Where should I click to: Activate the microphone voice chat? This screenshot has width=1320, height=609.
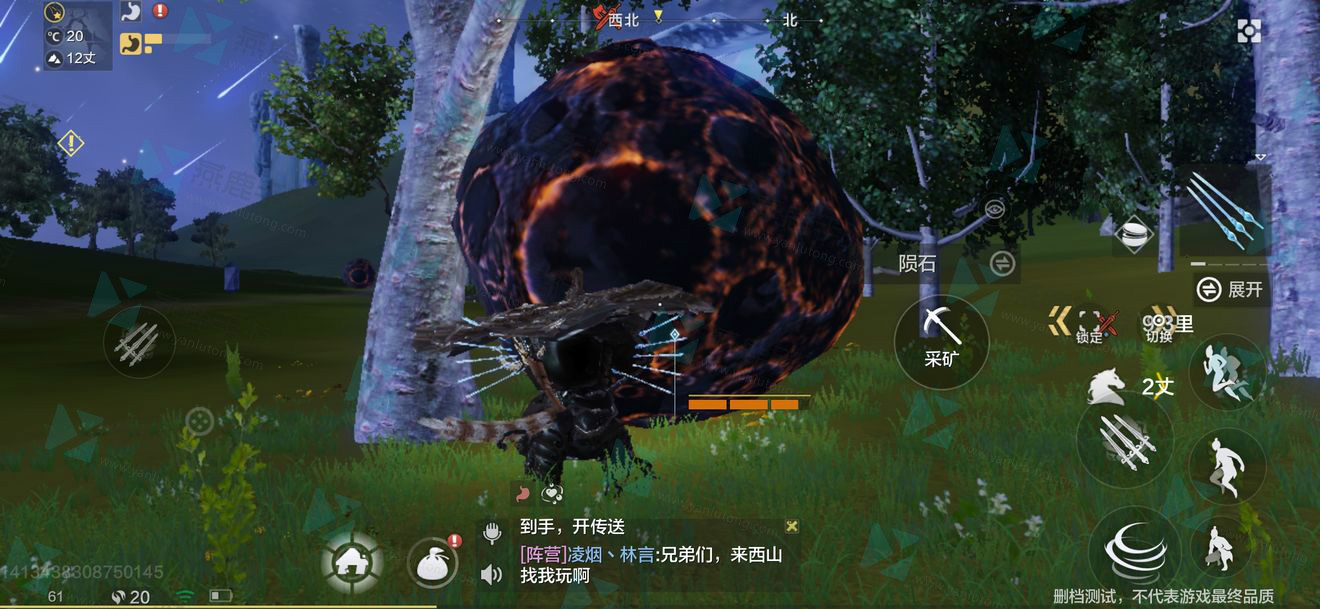click(491, 532)
